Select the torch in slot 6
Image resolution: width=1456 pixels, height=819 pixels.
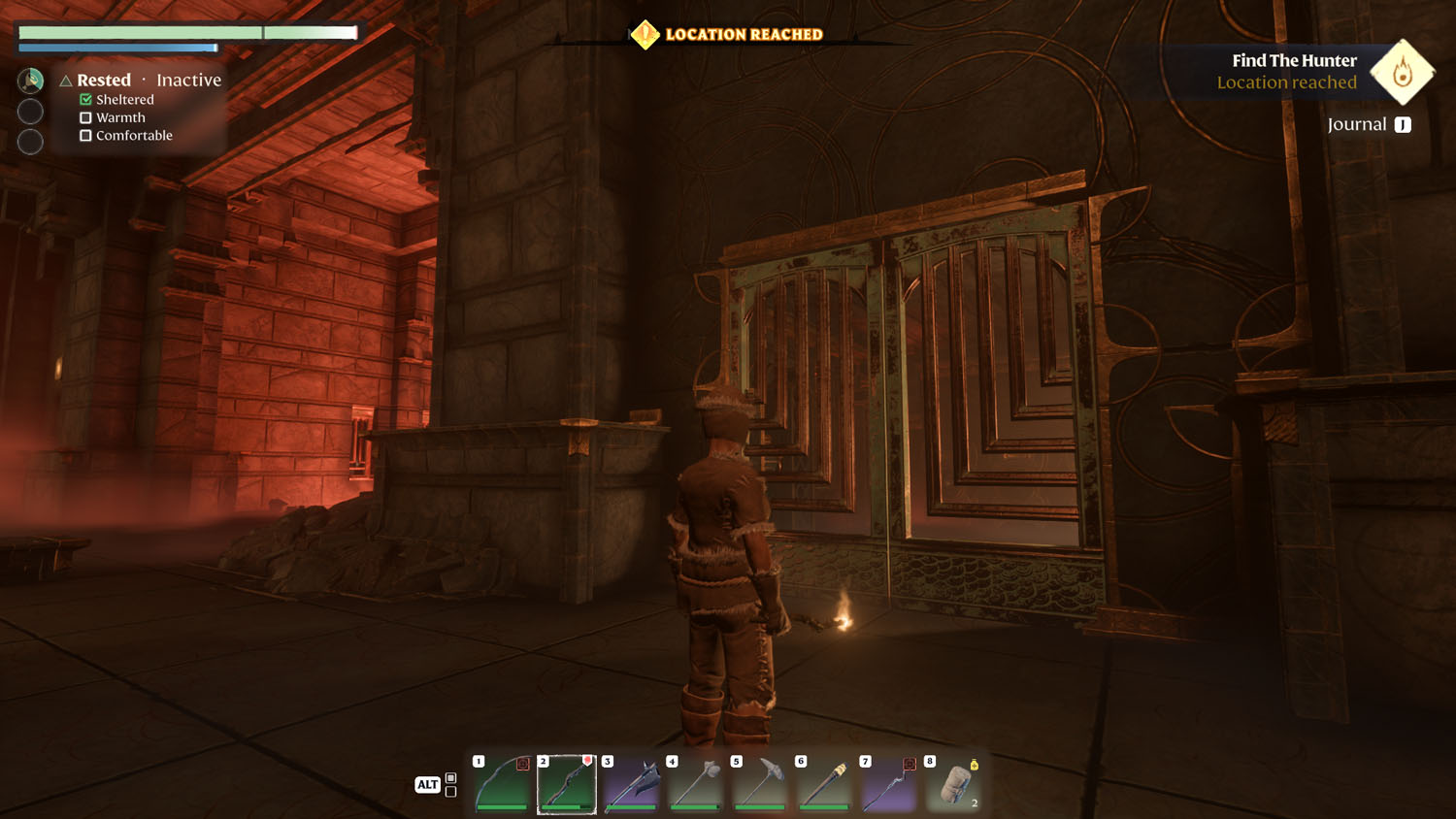pos(824,782)
